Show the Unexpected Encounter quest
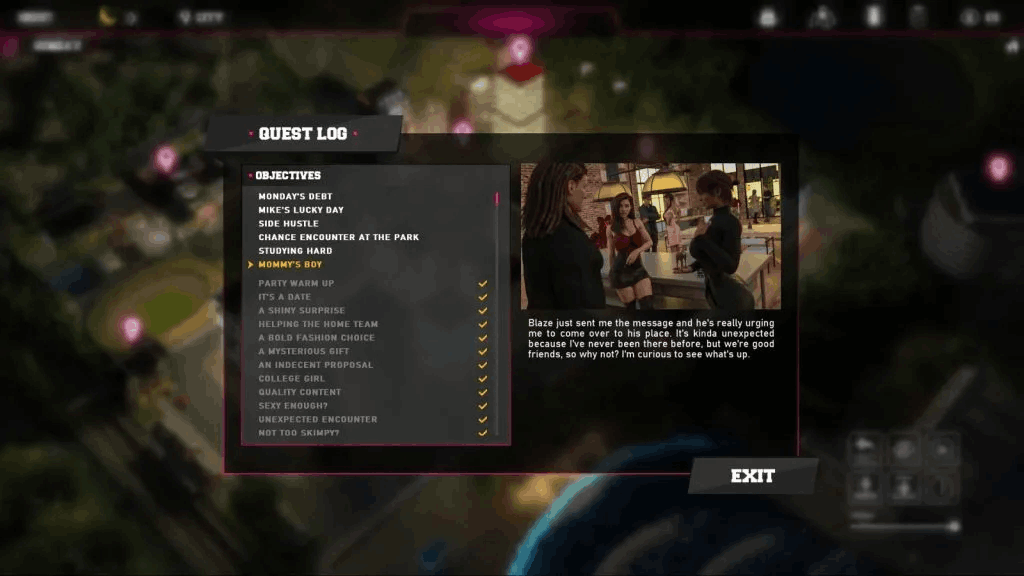This screenshot has height=576, width=1024. coord(317,419)
